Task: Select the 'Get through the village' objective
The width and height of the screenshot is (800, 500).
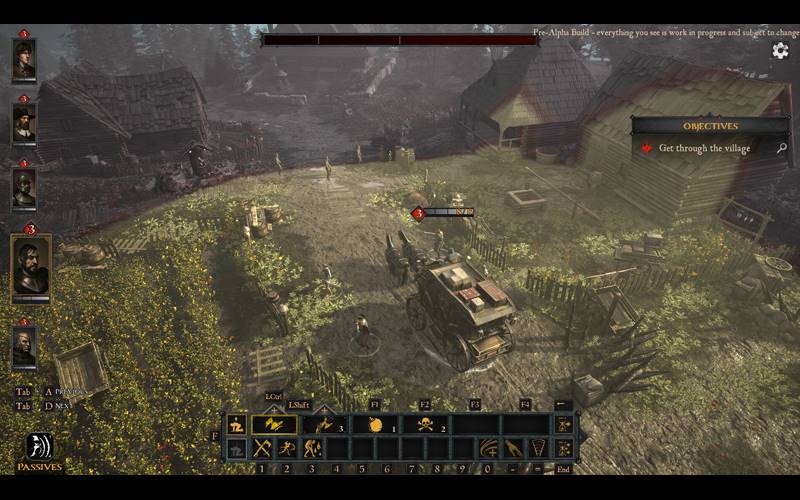Action: tap(703, 148)
